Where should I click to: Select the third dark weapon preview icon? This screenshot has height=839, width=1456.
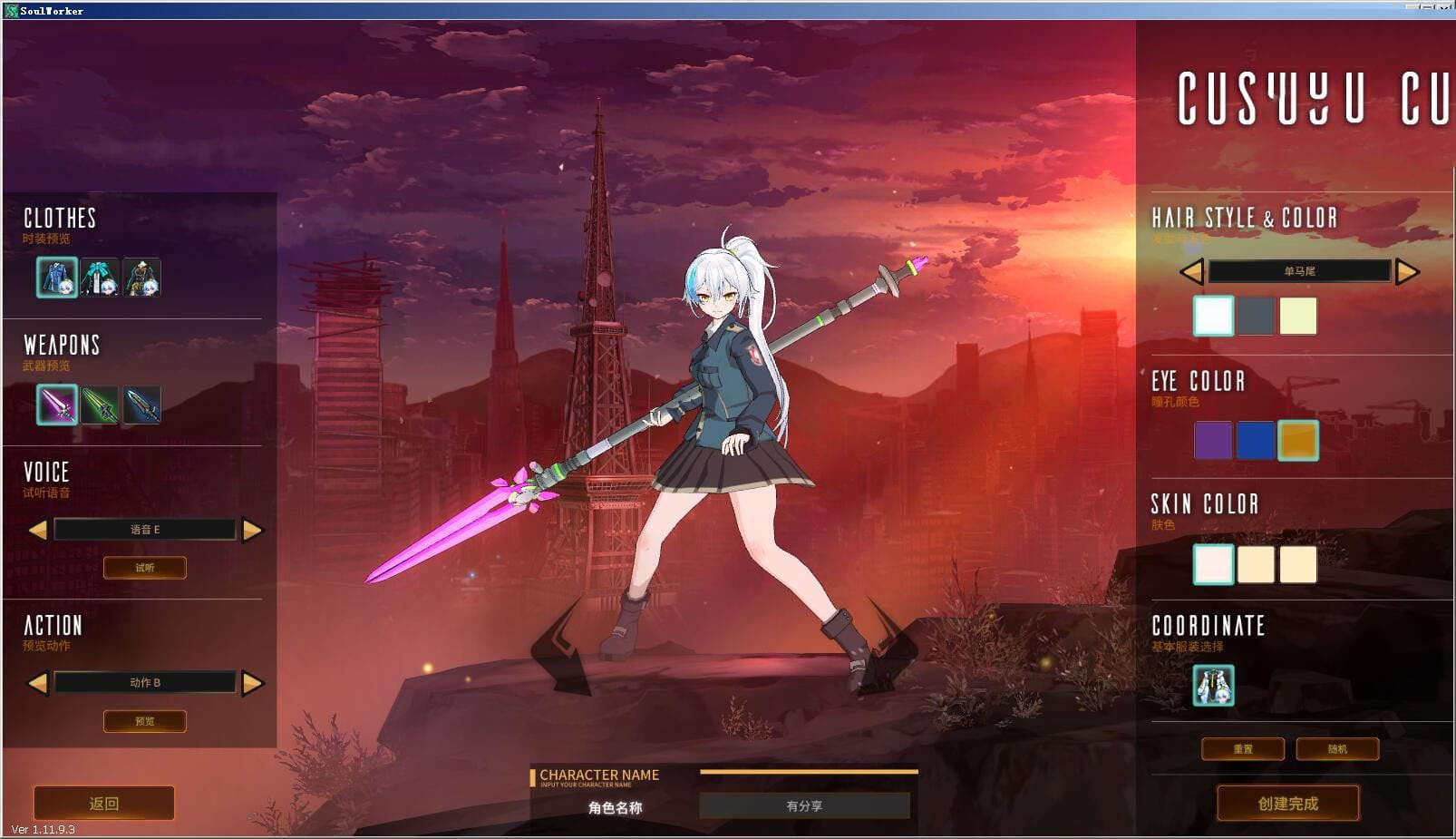pos(144,405)
